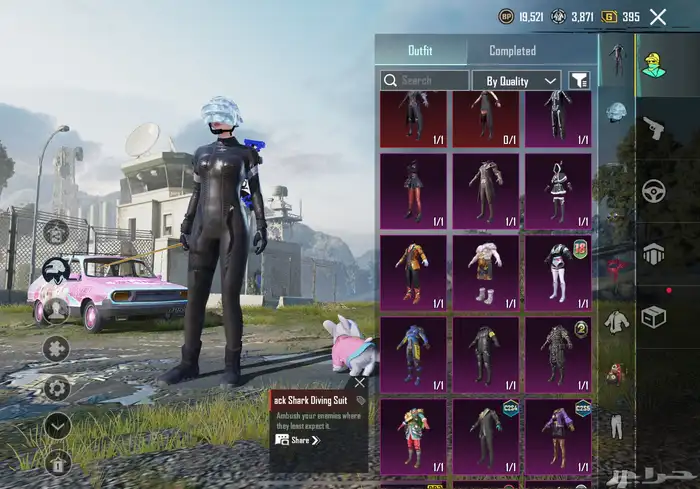Close the inventory screen
This screenshot has height=489, width=700.
[658, 16]
